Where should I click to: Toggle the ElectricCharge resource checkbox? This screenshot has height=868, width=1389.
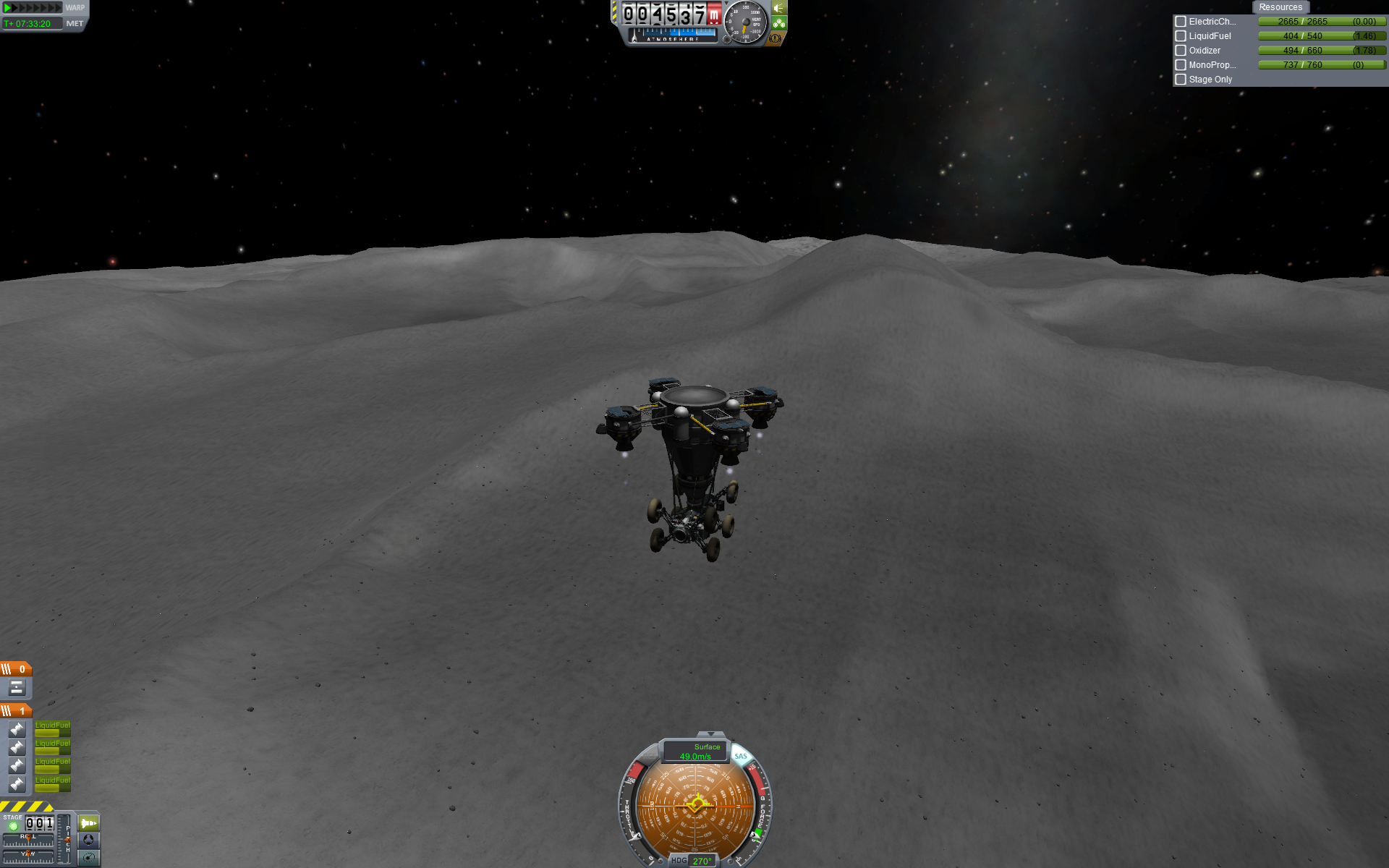[1181, 22]
